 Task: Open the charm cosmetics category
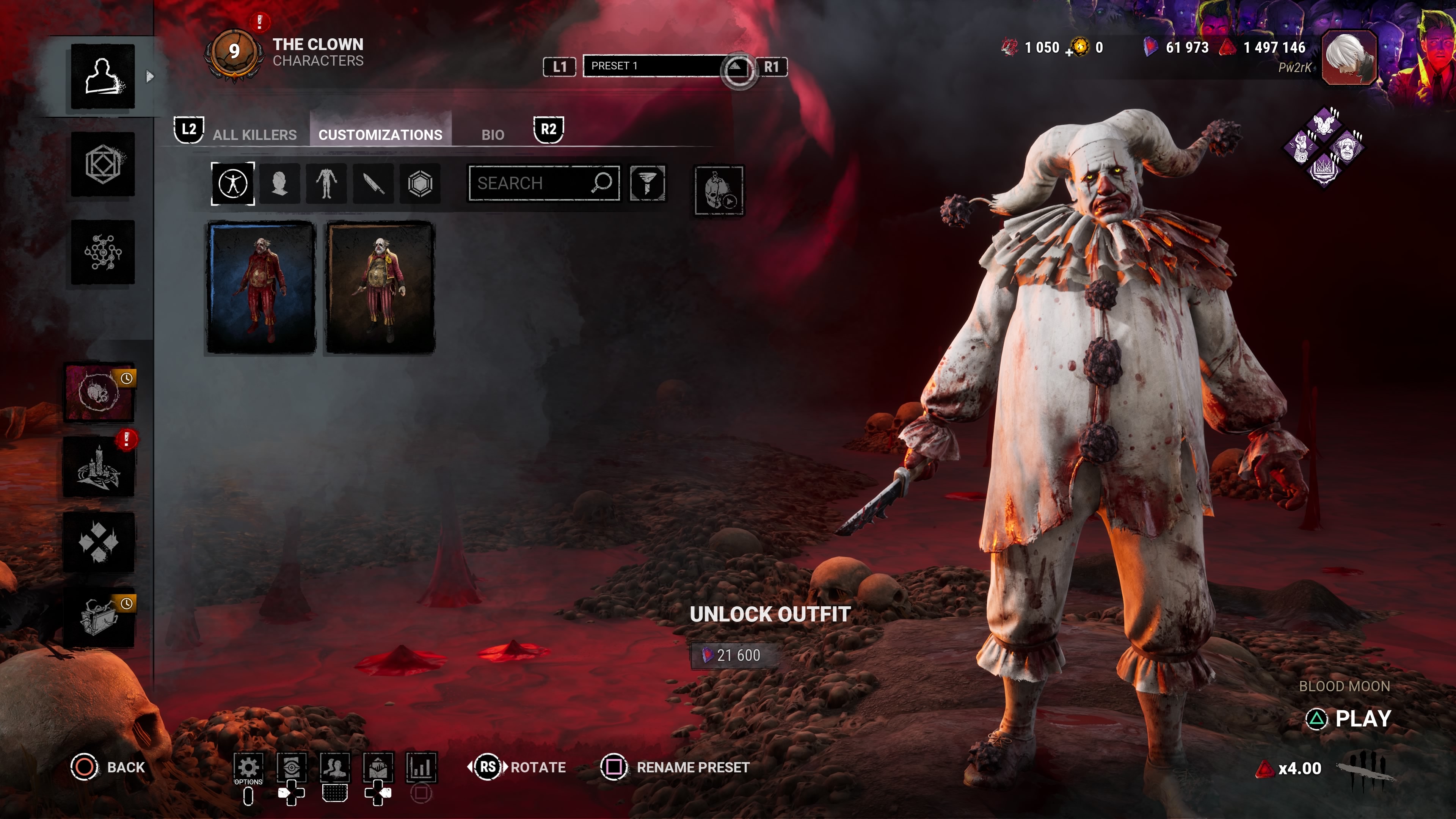pyautogui.click(x=420, y=183)
